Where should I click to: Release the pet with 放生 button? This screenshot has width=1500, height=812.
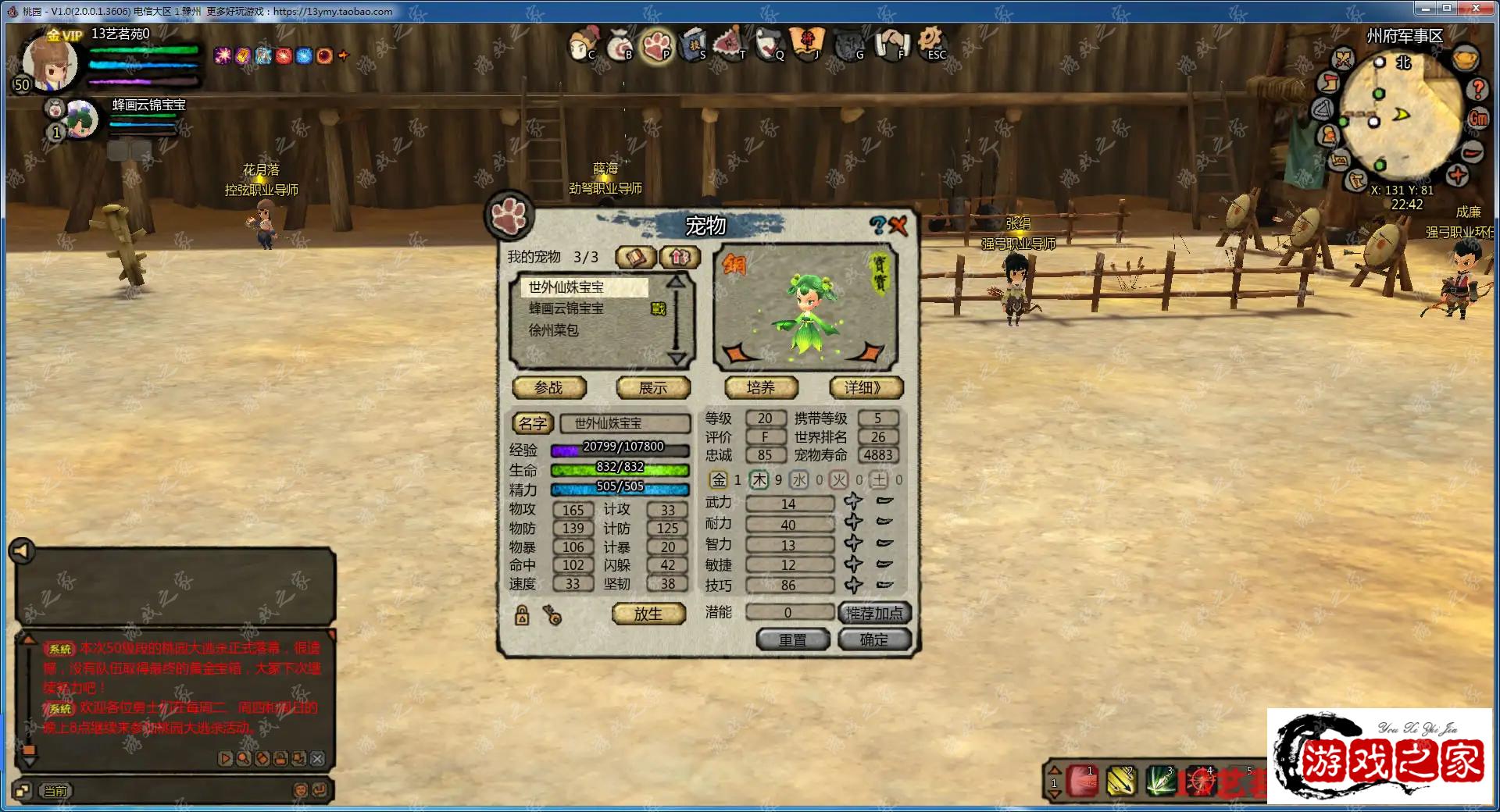tap(648, 614)
